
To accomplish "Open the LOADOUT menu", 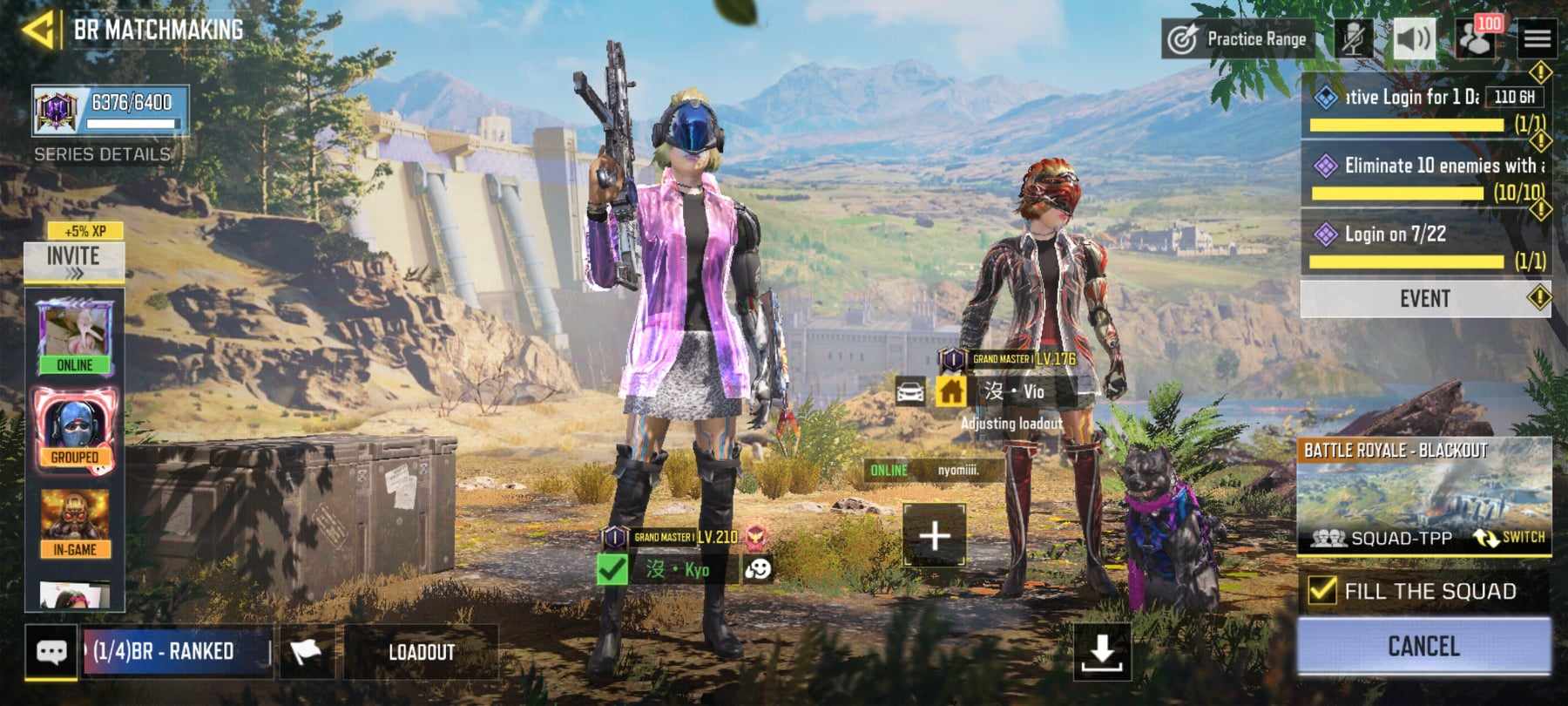I will pos(422,652).
